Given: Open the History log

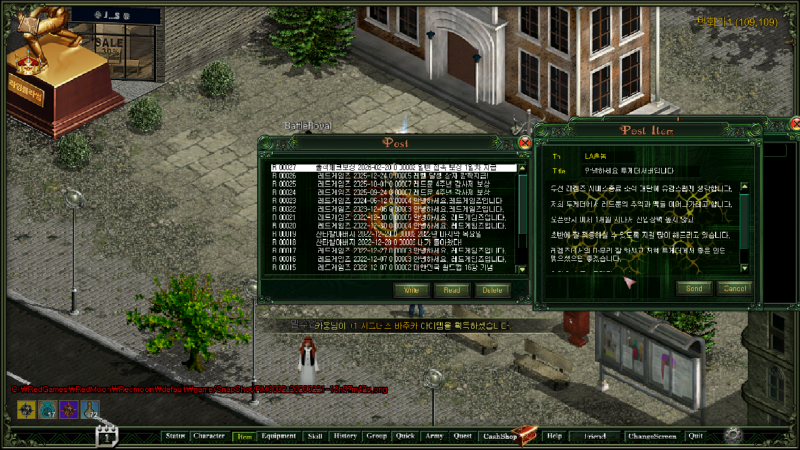Looking at the screenshot, I should (344, 436).
